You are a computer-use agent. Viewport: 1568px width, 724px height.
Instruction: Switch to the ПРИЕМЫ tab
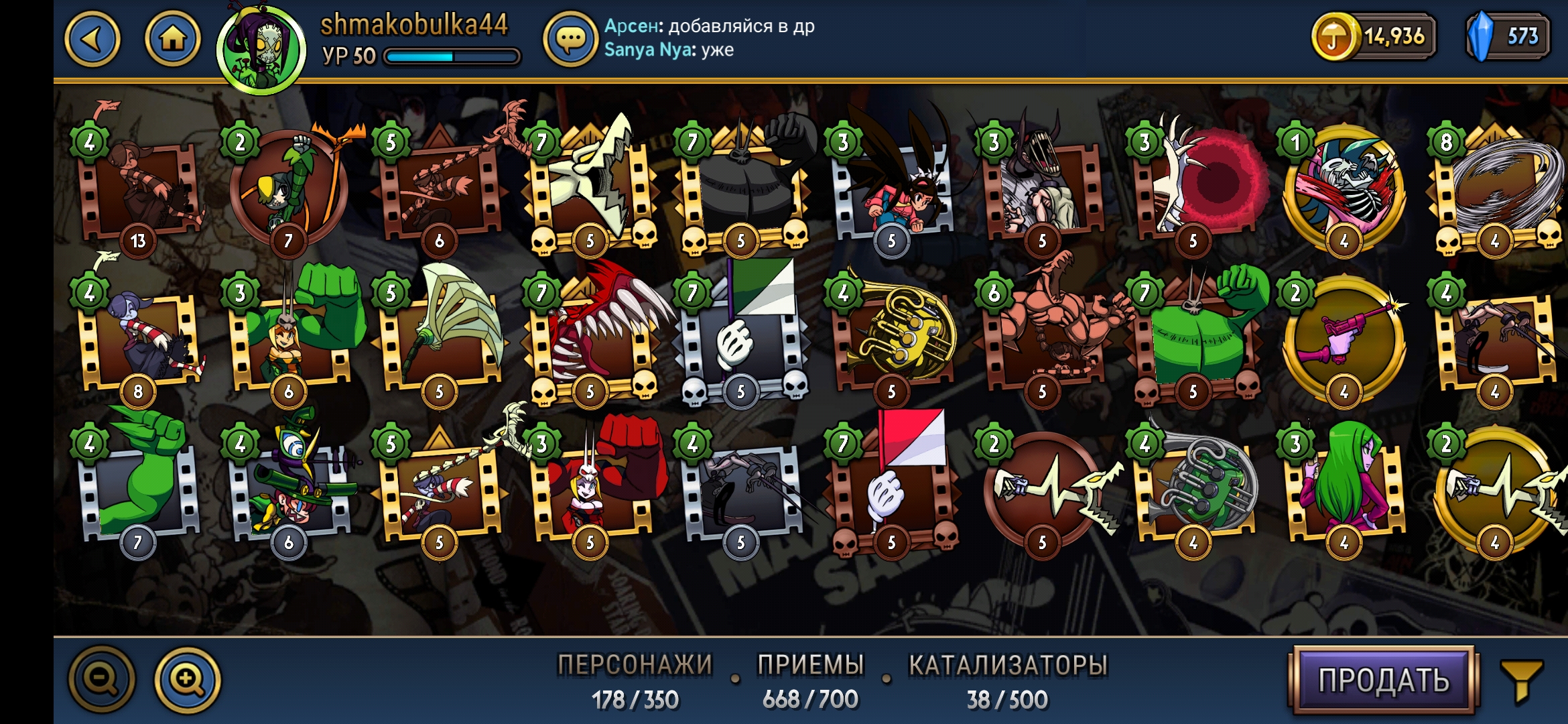(x=810, y=680)
